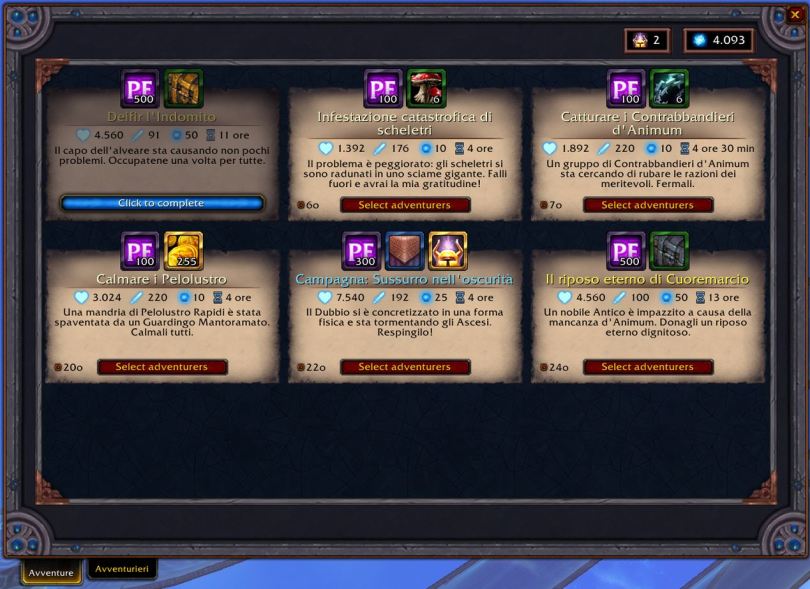The image size is (810, 589).
Task: Inspect the brown crate reward icon
Action: click(x=405, y=251)
